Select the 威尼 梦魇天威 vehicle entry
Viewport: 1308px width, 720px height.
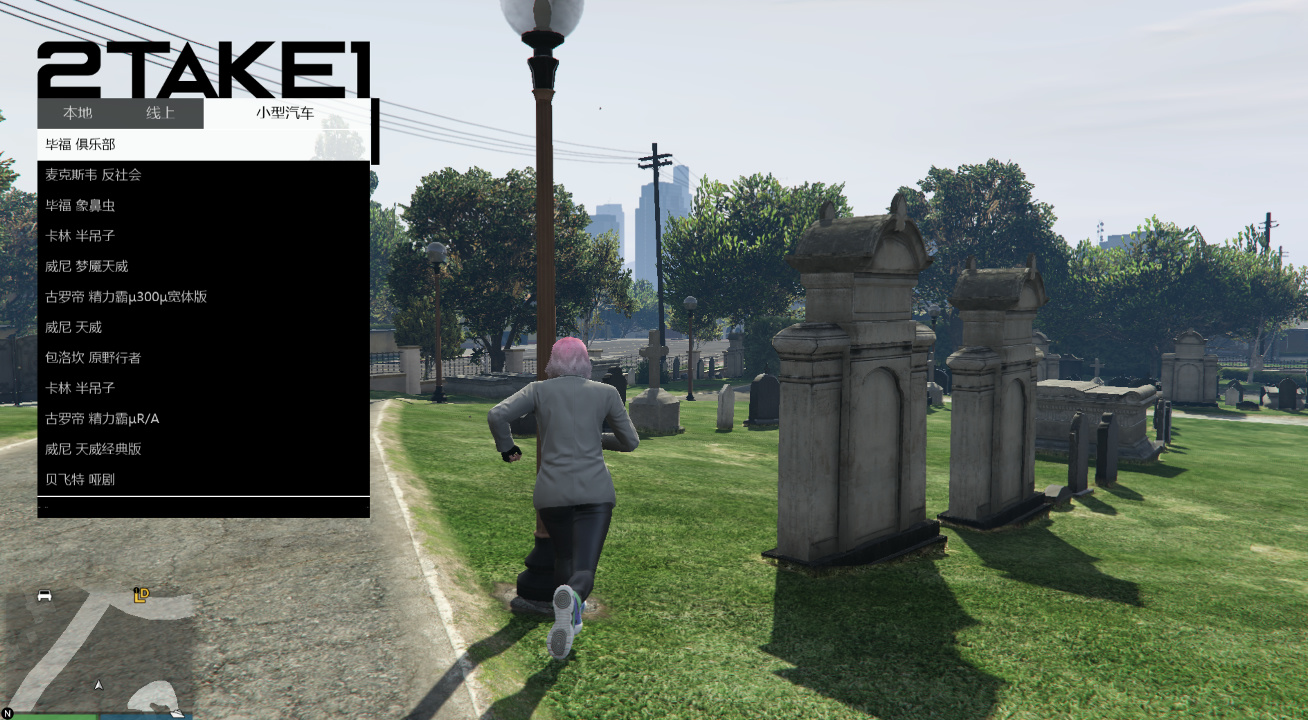tap(100, 265)
